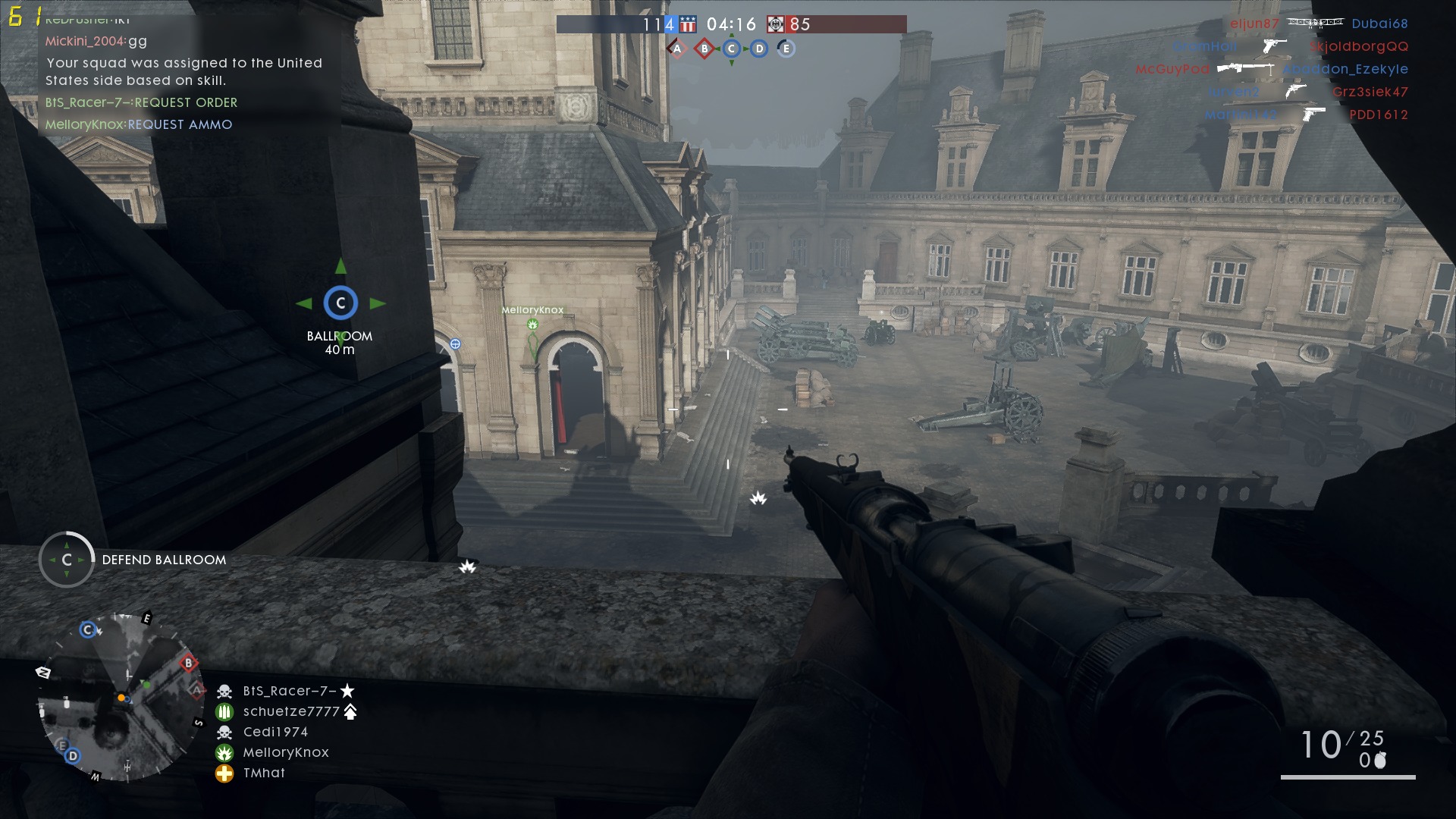The width and height of the screenshot is (1456, 819).
Task: Click MelloryKnox's Request Ammo chat message
Action: [x=139, y=124]
